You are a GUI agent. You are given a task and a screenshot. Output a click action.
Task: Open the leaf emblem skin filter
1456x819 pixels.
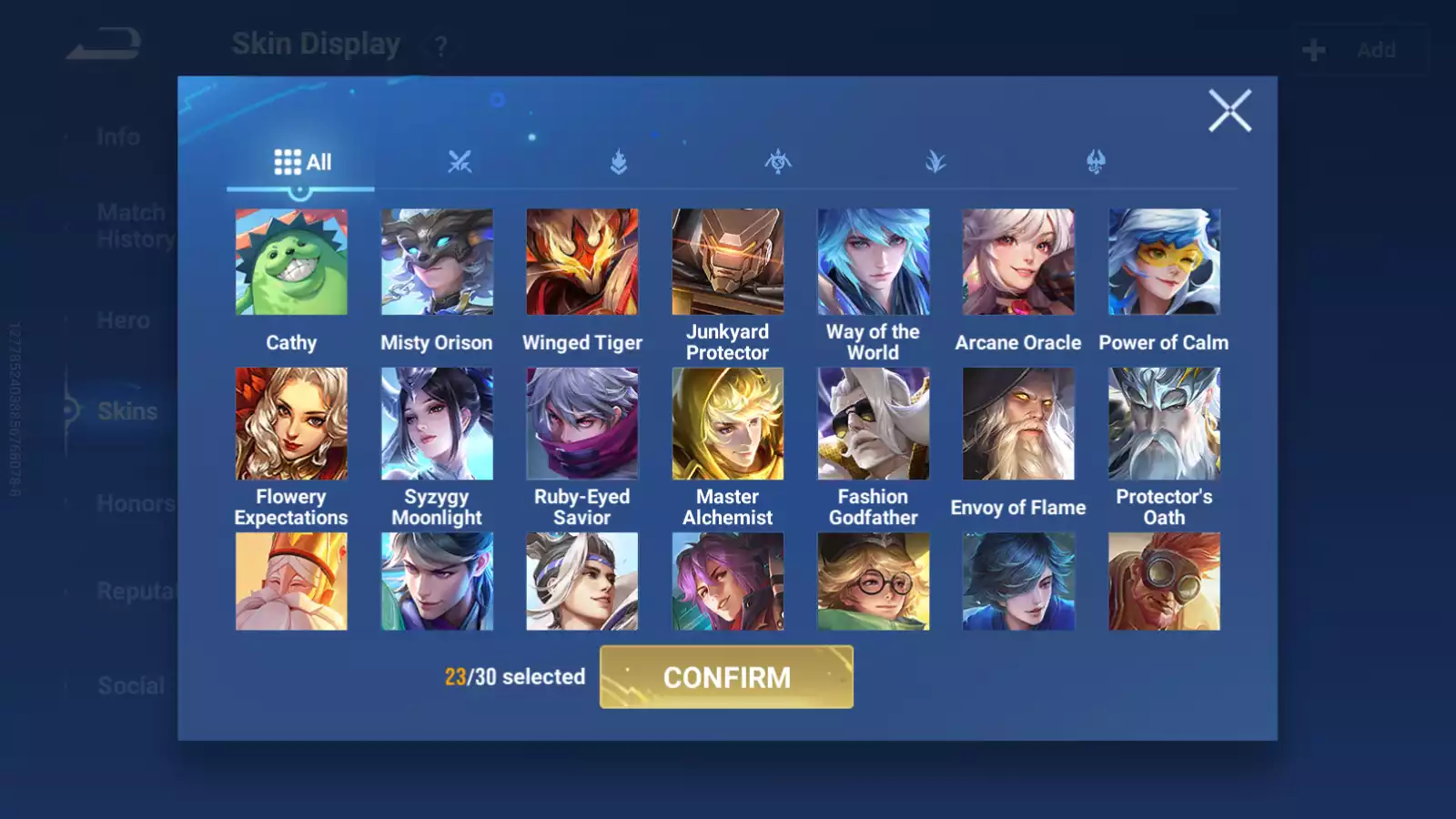click(x=936, y=162)
